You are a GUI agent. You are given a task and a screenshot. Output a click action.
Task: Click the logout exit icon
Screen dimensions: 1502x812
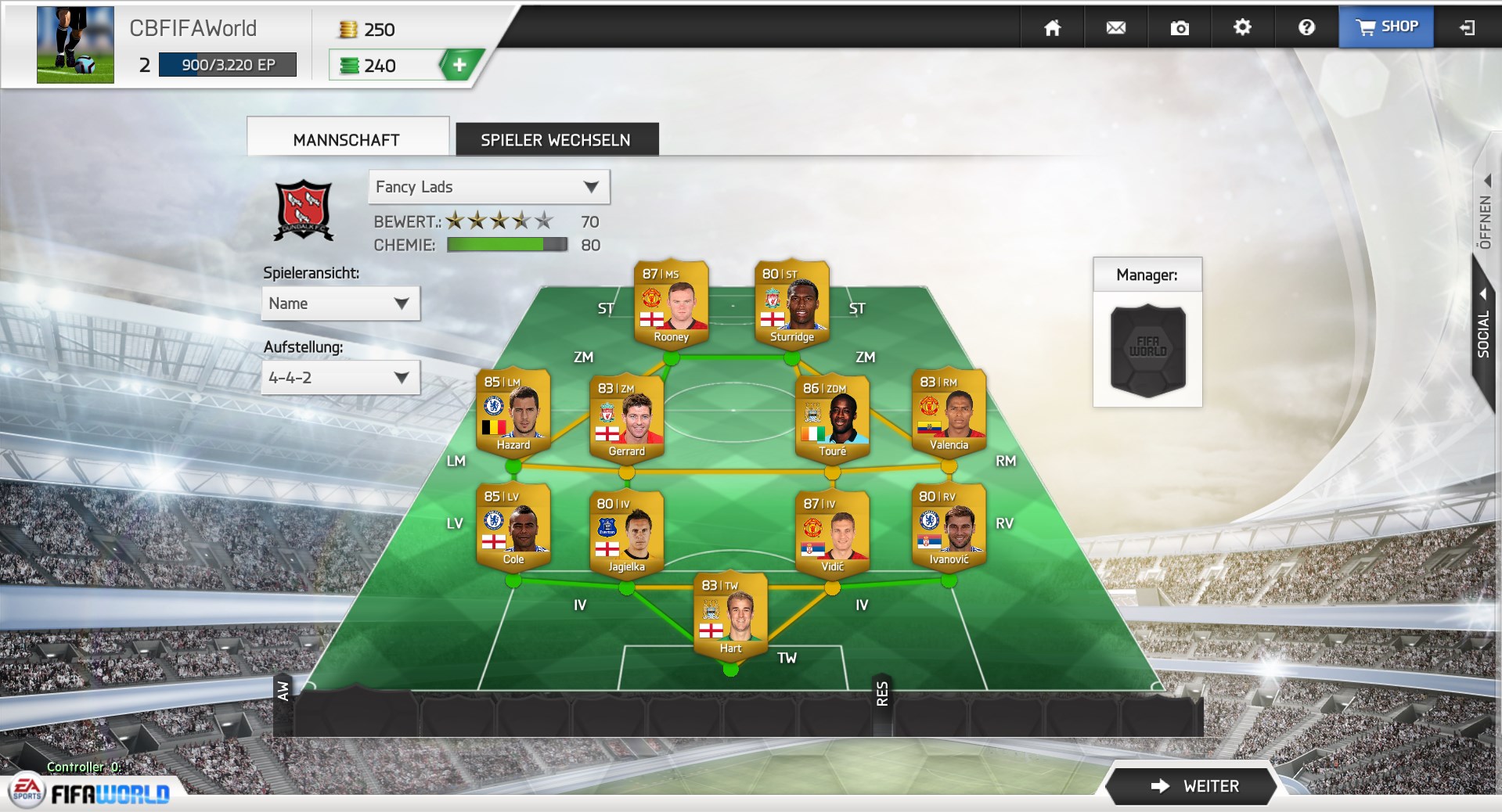click(x=1467, y=28)
